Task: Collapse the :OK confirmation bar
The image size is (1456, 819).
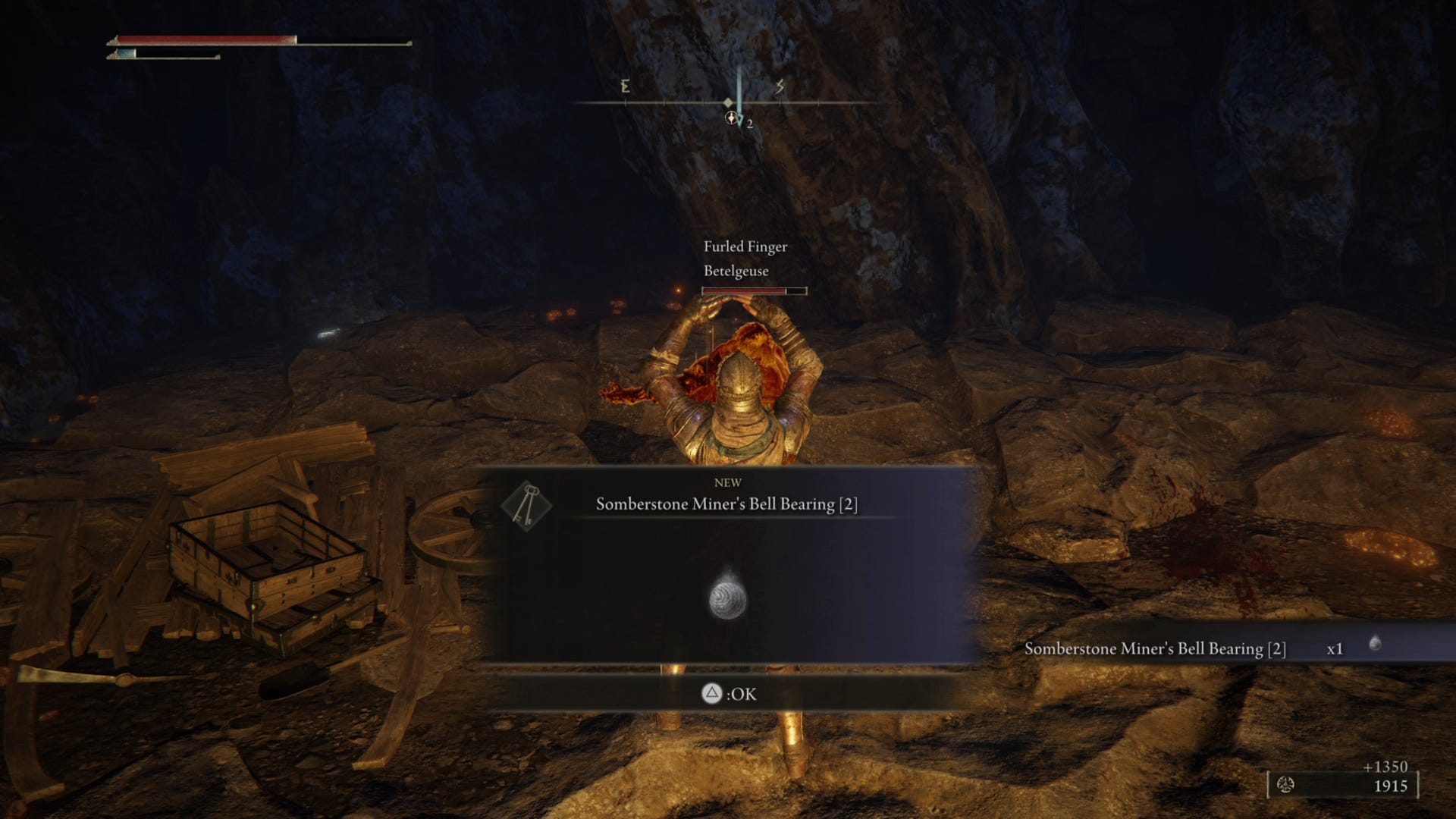Action: 728,693
